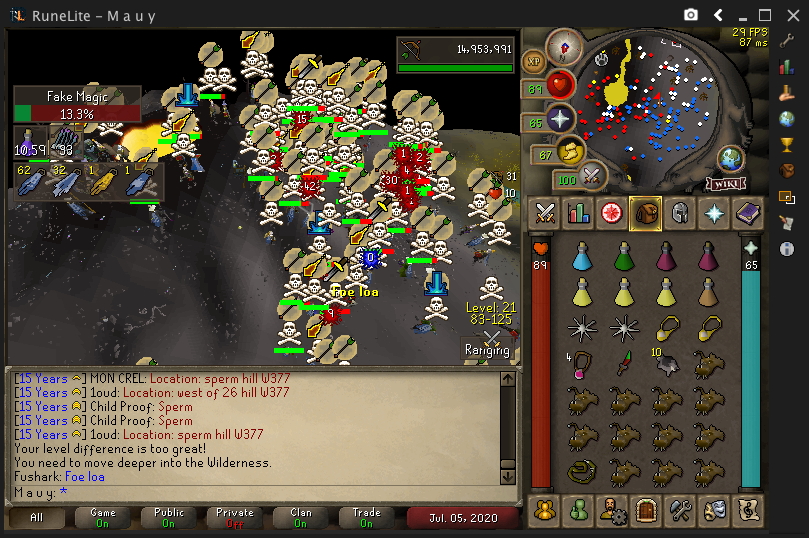Open the Settings wrench tab
The width and height of the screenshot is (809, 538).
[x=679, y=510]
